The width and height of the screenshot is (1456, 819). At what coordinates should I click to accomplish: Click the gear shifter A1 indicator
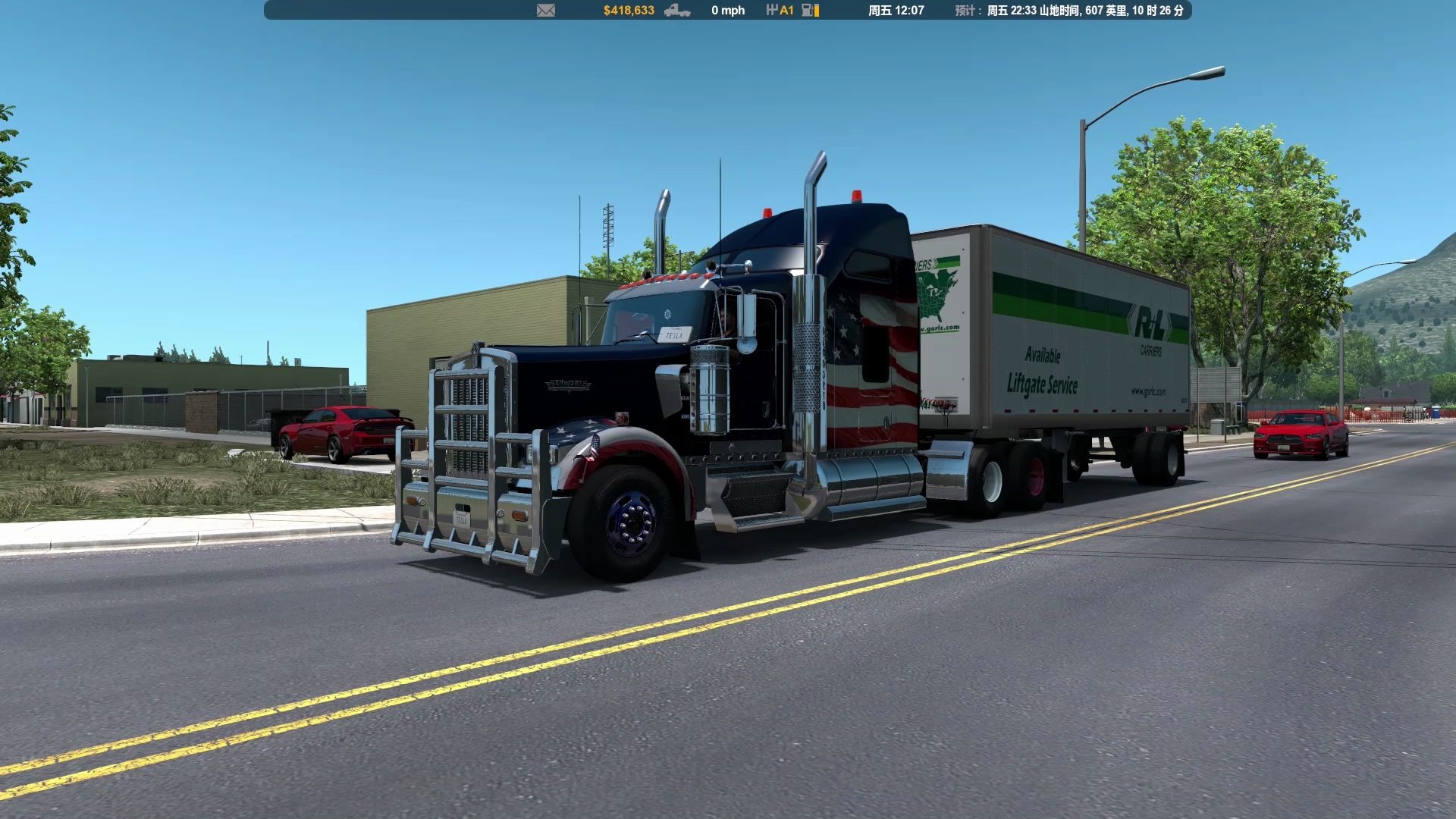[x=780, y=11]
